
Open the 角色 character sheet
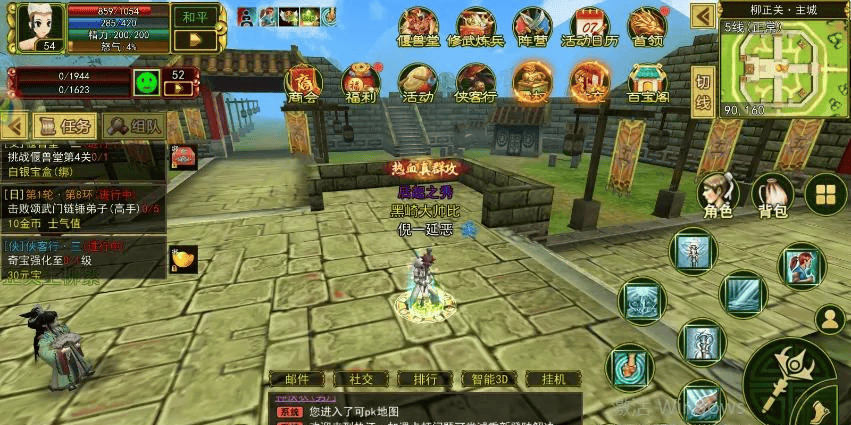click(x=717, y=195)
